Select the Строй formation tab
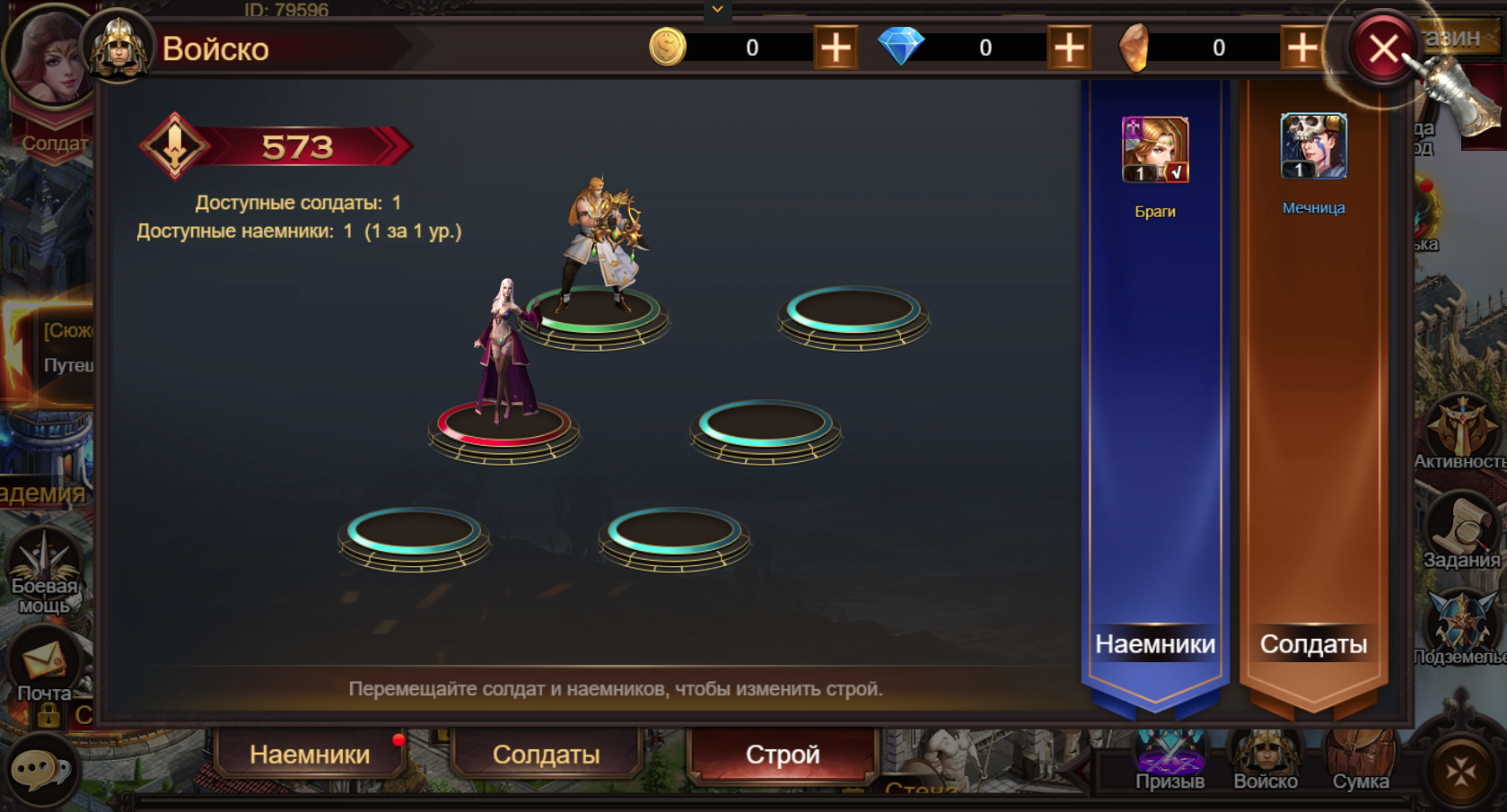This screenshot has height=812, width=1507. point(783,755)
